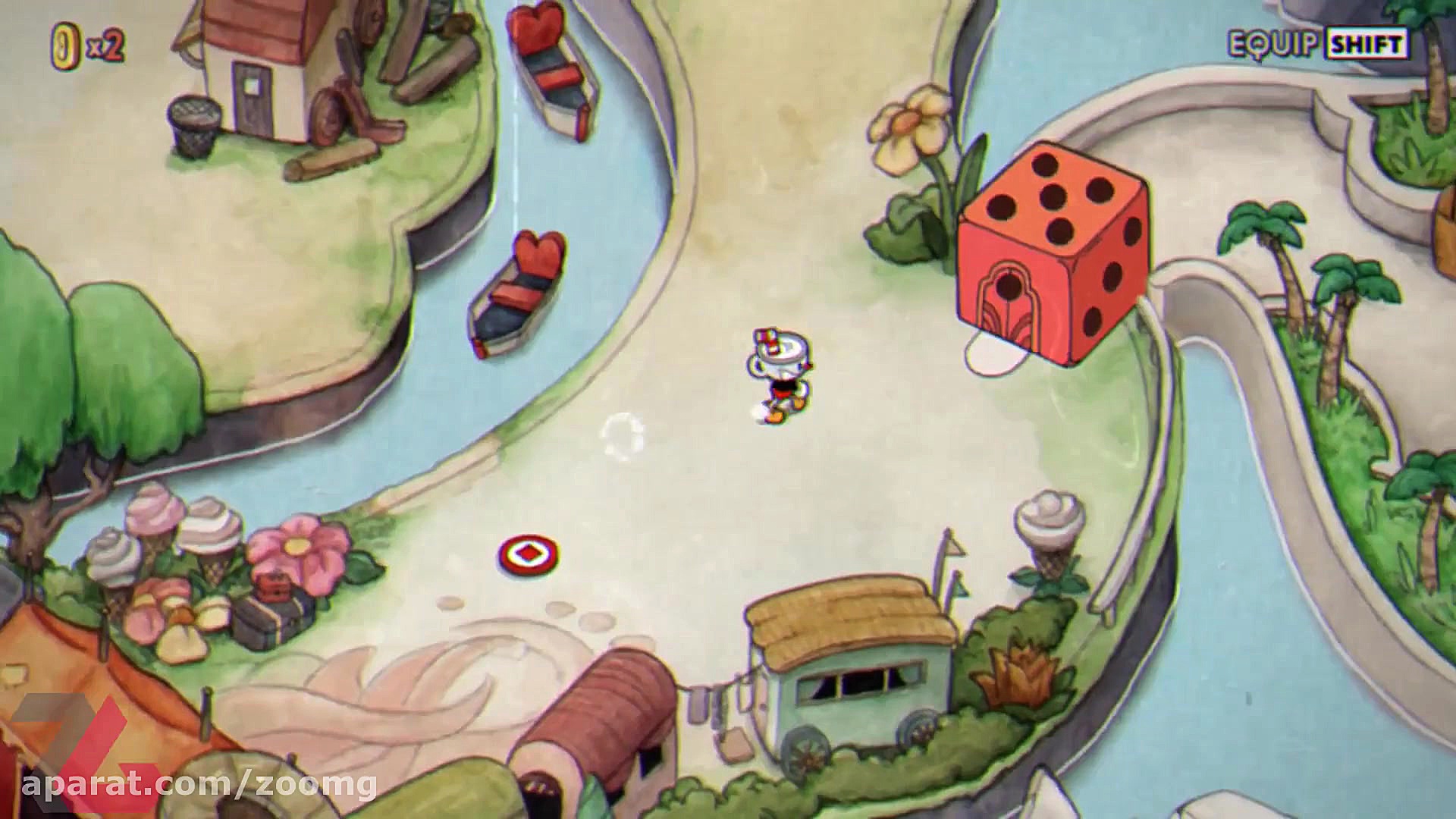The image size is (1456, 819).
Task: Select the red and white target marker
Action: 529,555
